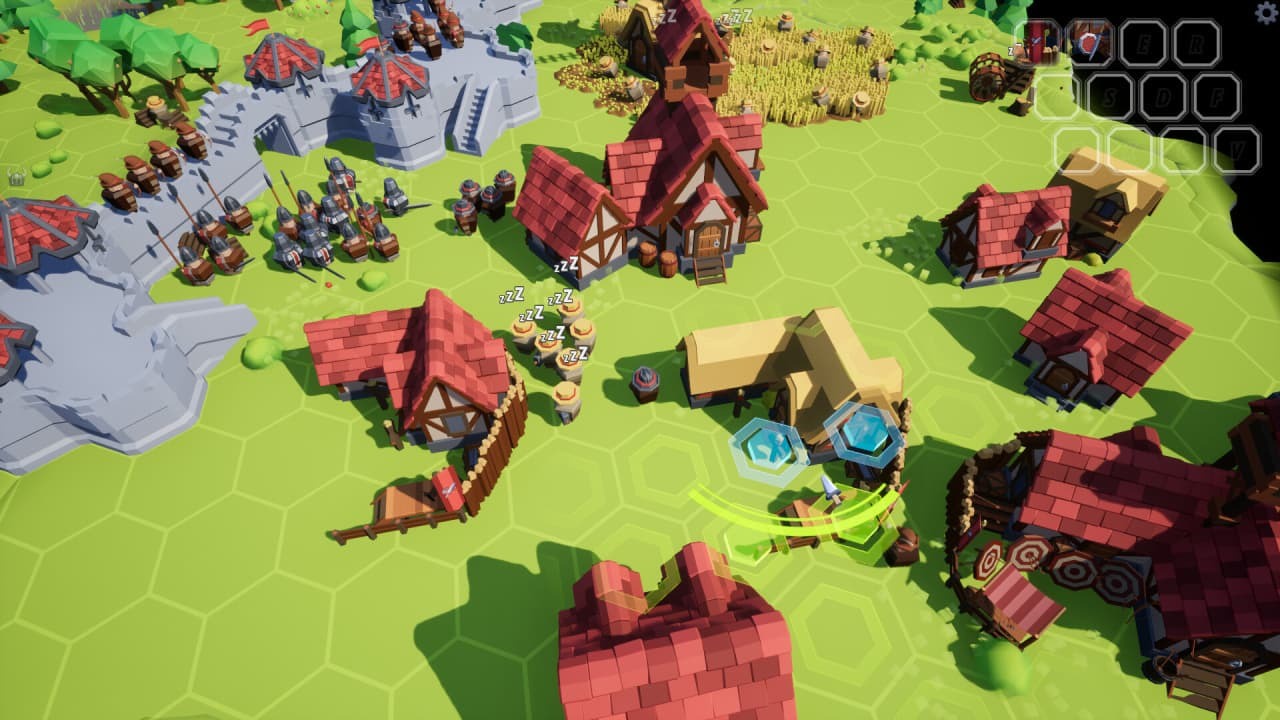This screenshot has height=720, width=1280.
Task: Click the empty V hotkey slot
Action: [x=1237, y=147]
